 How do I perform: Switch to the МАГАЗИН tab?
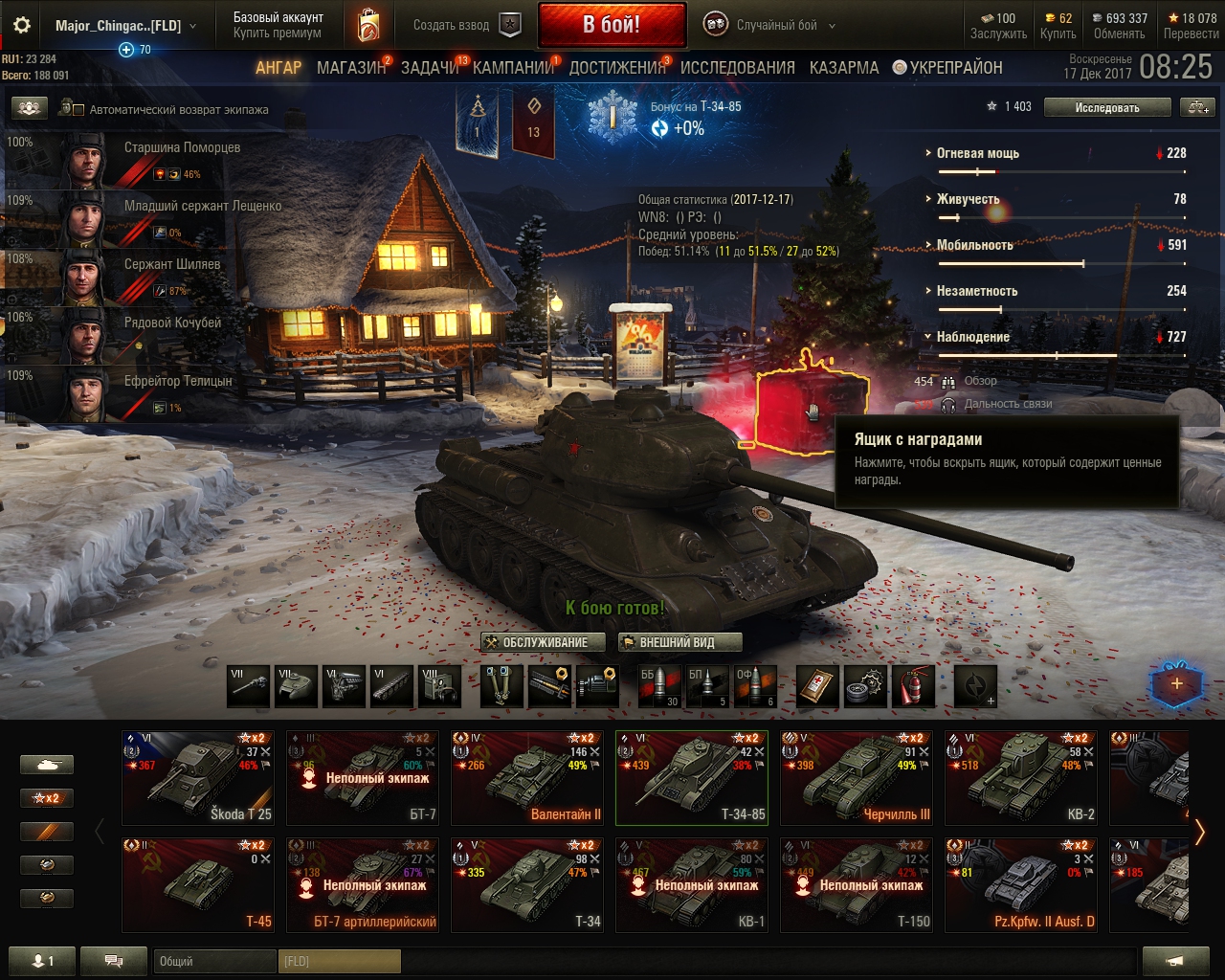[x=350, y=68]
